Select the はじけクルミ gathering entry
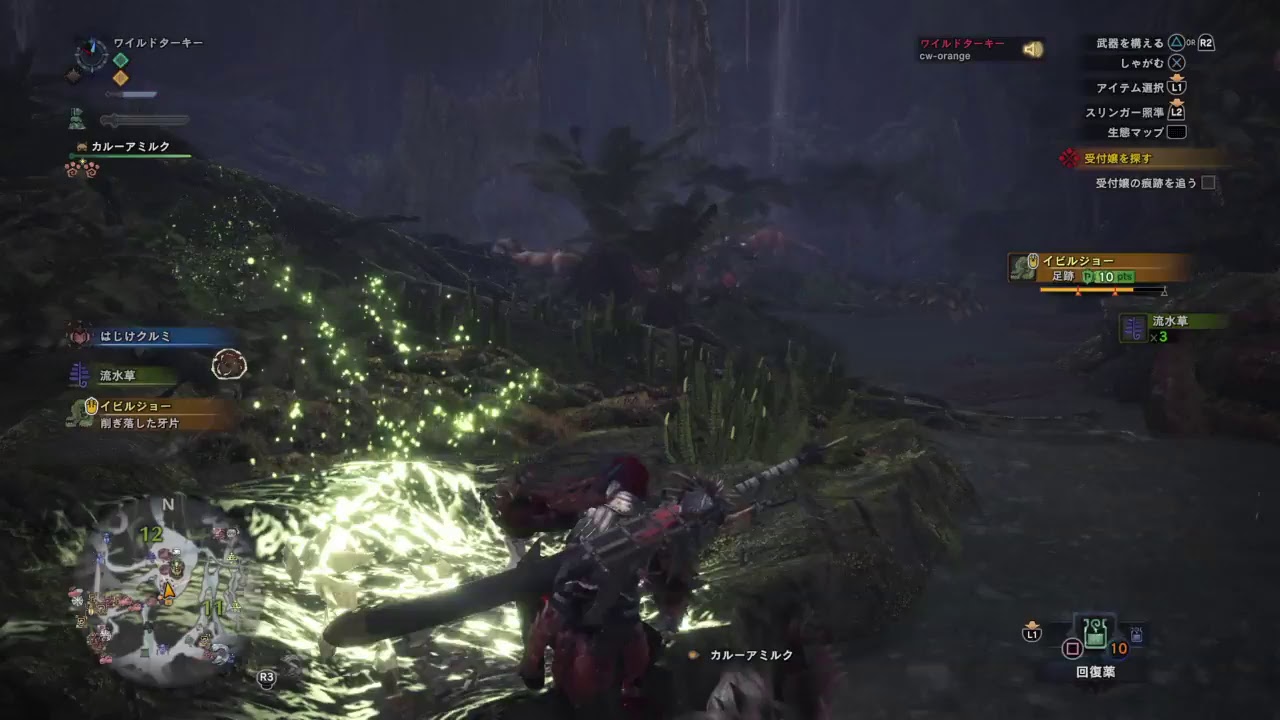1280x720 pixels. [150, 337]
